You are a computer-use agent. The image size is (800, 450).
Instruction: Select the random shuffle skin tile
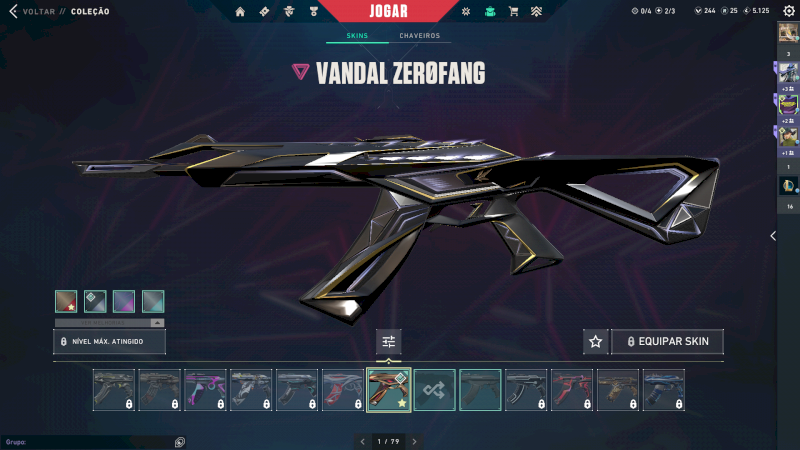click(x=435, y=390)
